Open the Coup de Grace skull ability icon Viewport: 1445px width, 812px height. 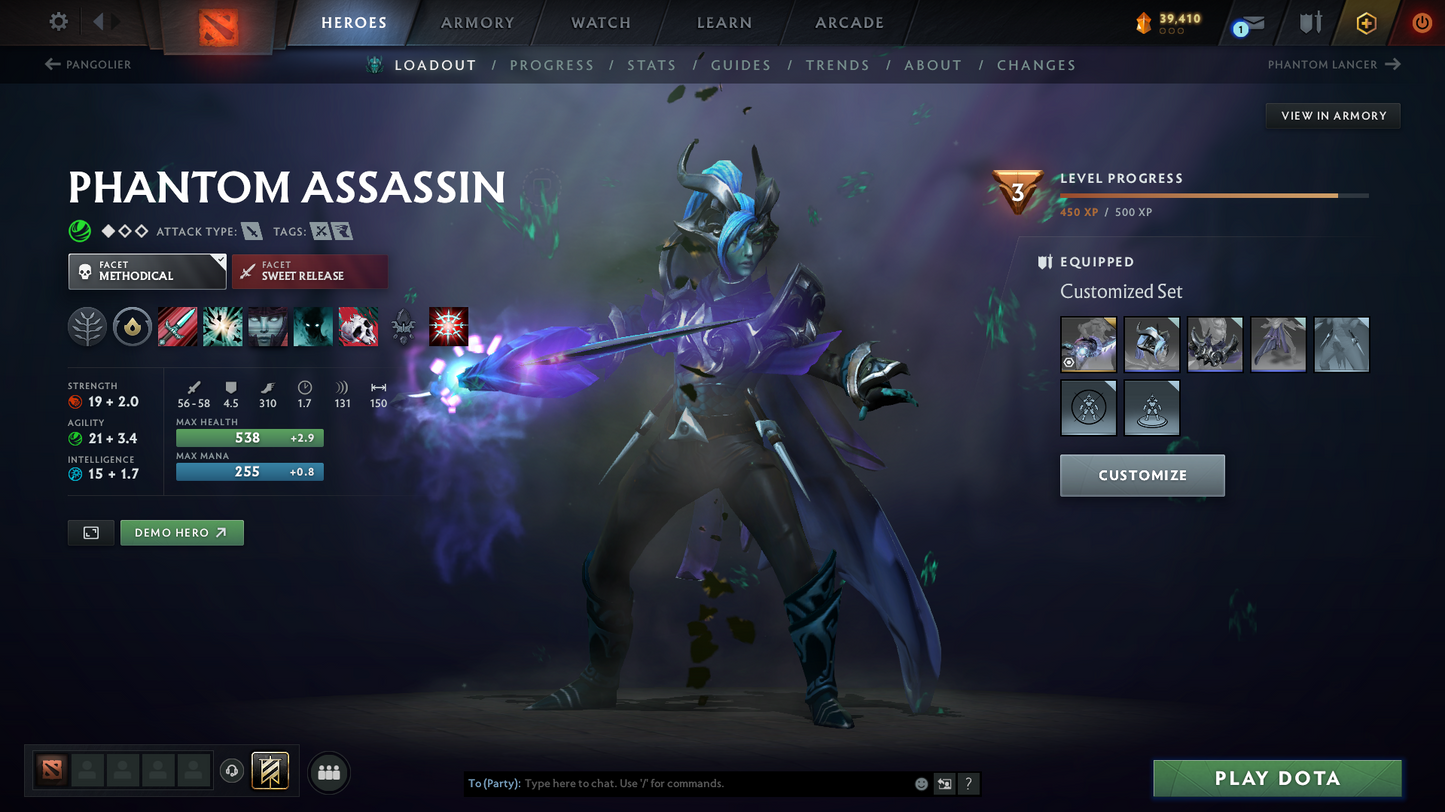358,326
